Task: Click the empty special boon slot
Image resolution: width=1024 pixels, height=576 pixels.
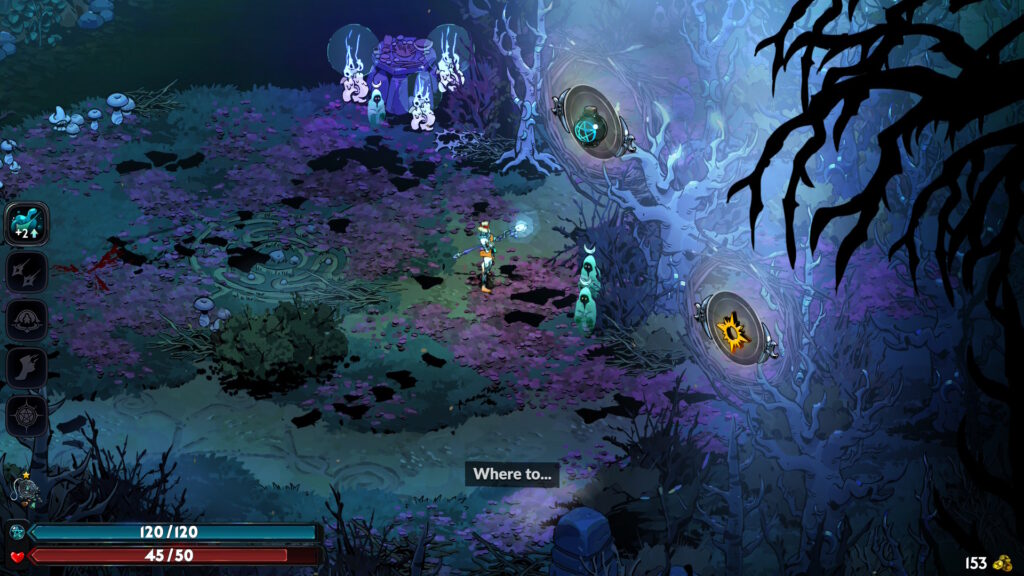Action: [27, 270]
